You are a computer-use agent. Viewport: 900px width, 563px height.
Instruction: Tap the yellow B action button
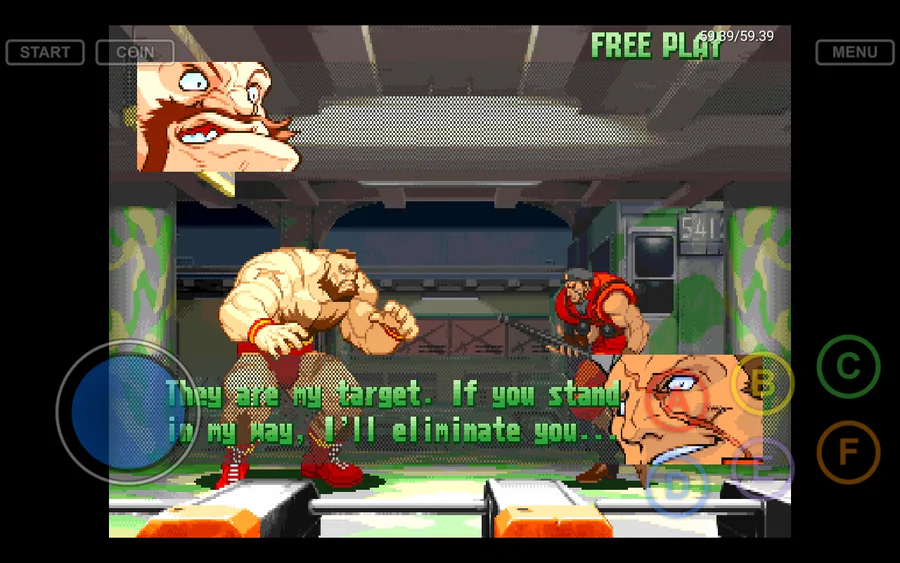[762, 383]
